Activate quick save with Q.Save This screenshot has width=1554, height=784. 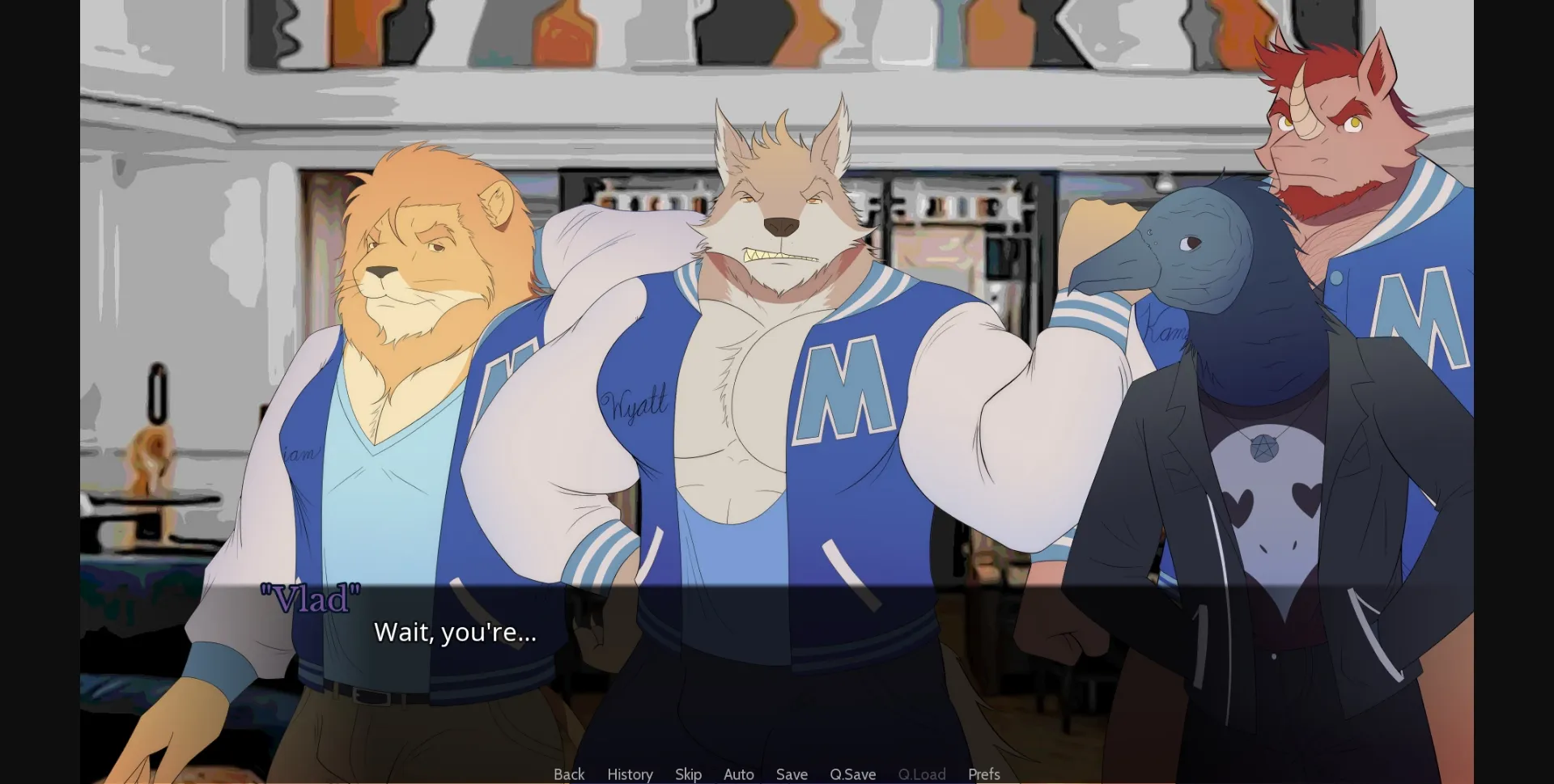click(852, 774)
